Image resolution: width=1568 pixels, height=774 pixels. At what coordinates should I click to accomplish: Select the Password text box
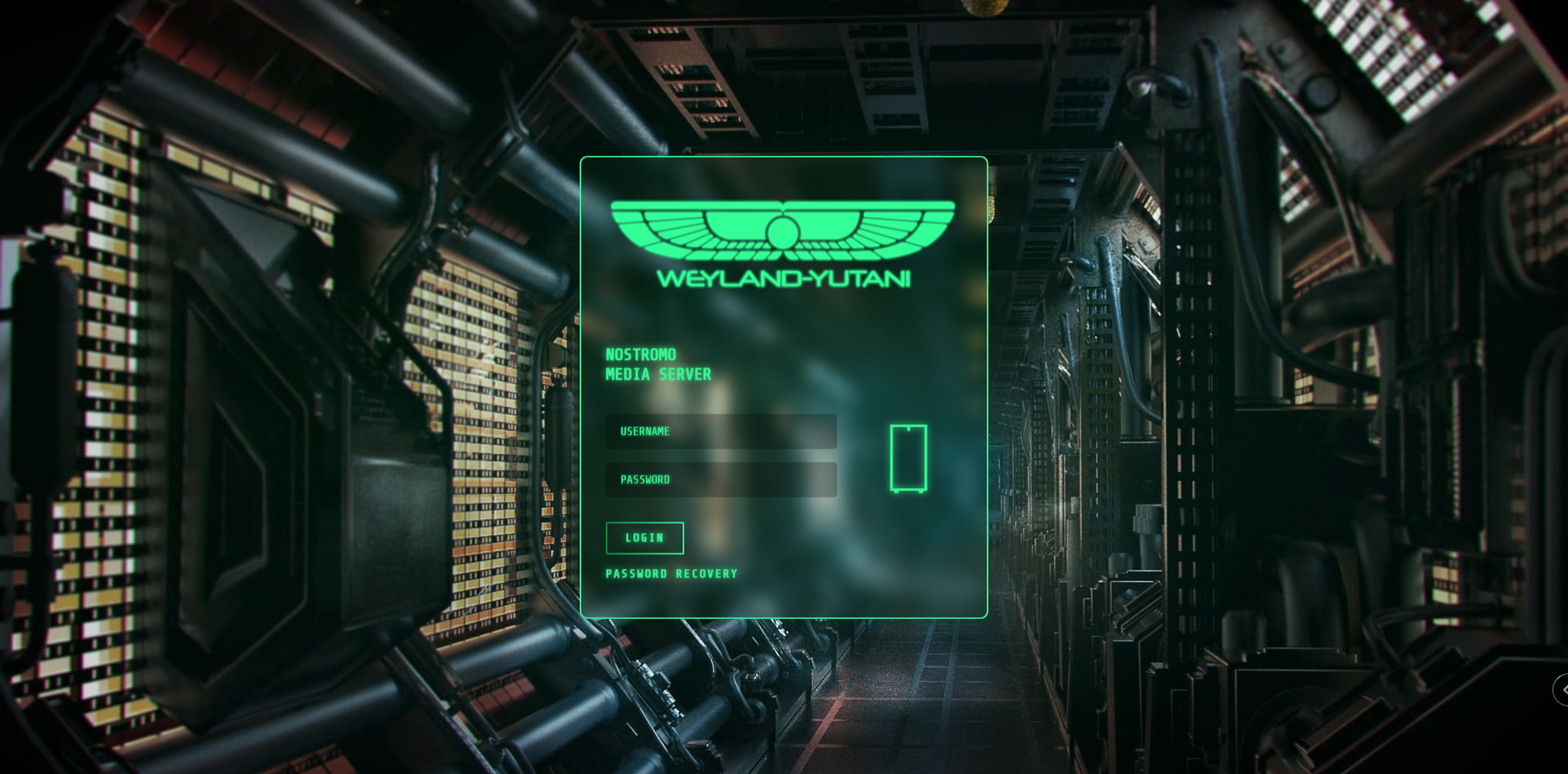[720, 480]
